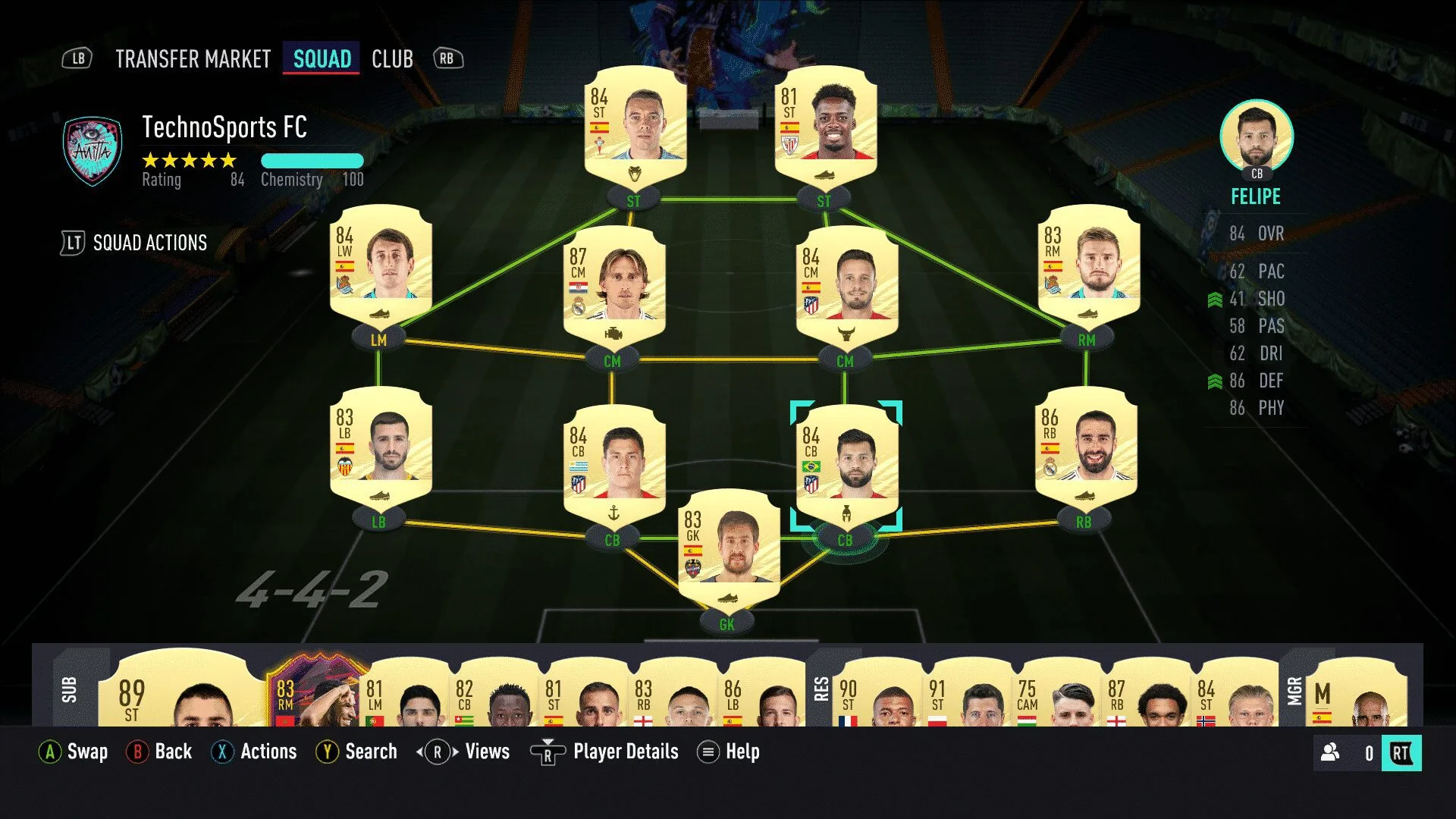Open the Club tab
This screenshot has height=819, width=1456.
point(392,59)
